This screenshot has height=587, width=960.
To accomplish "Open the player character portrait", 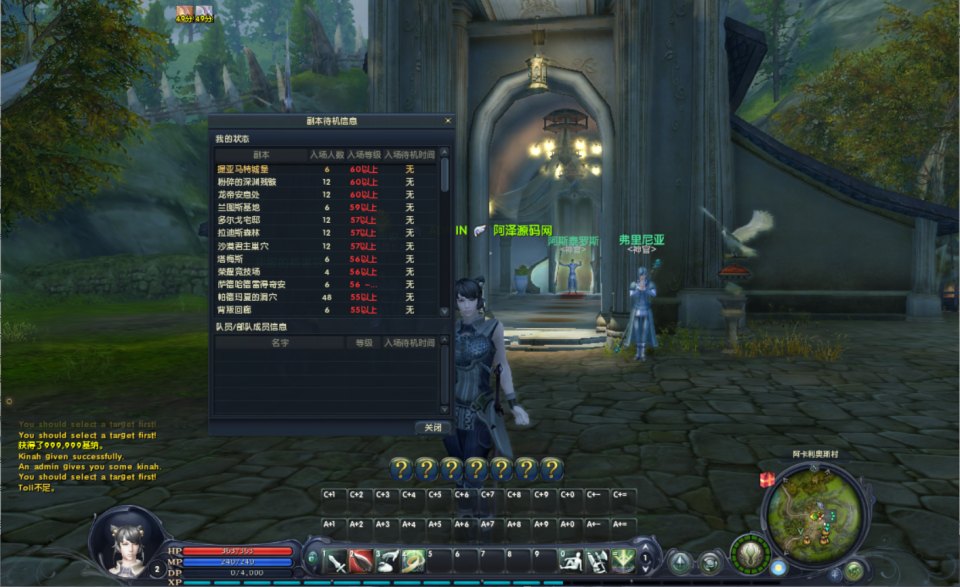I will point(125,541).
